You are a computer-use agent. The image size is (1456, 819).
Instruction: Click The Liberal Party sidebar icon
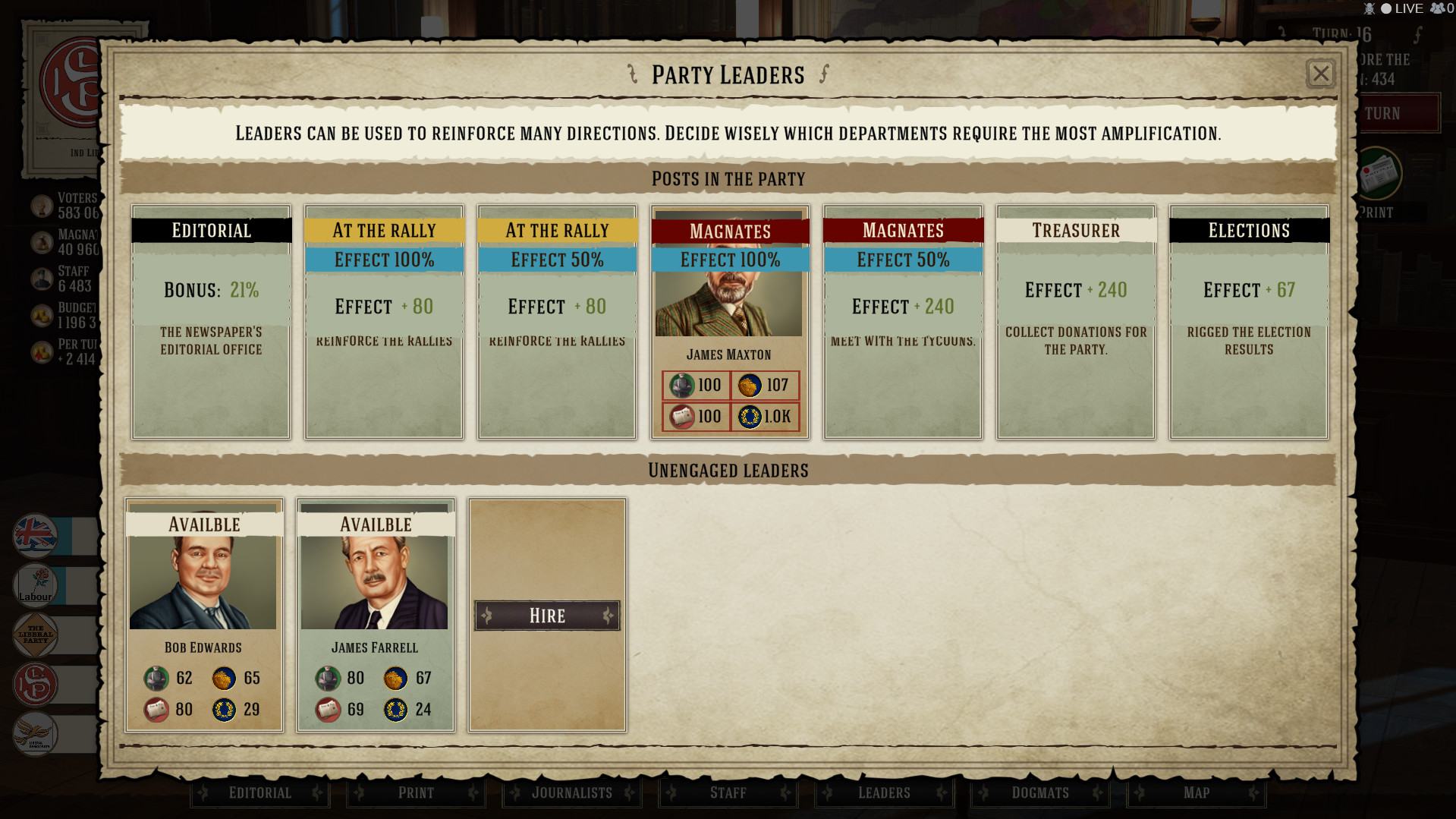click(x=35, y=635)
